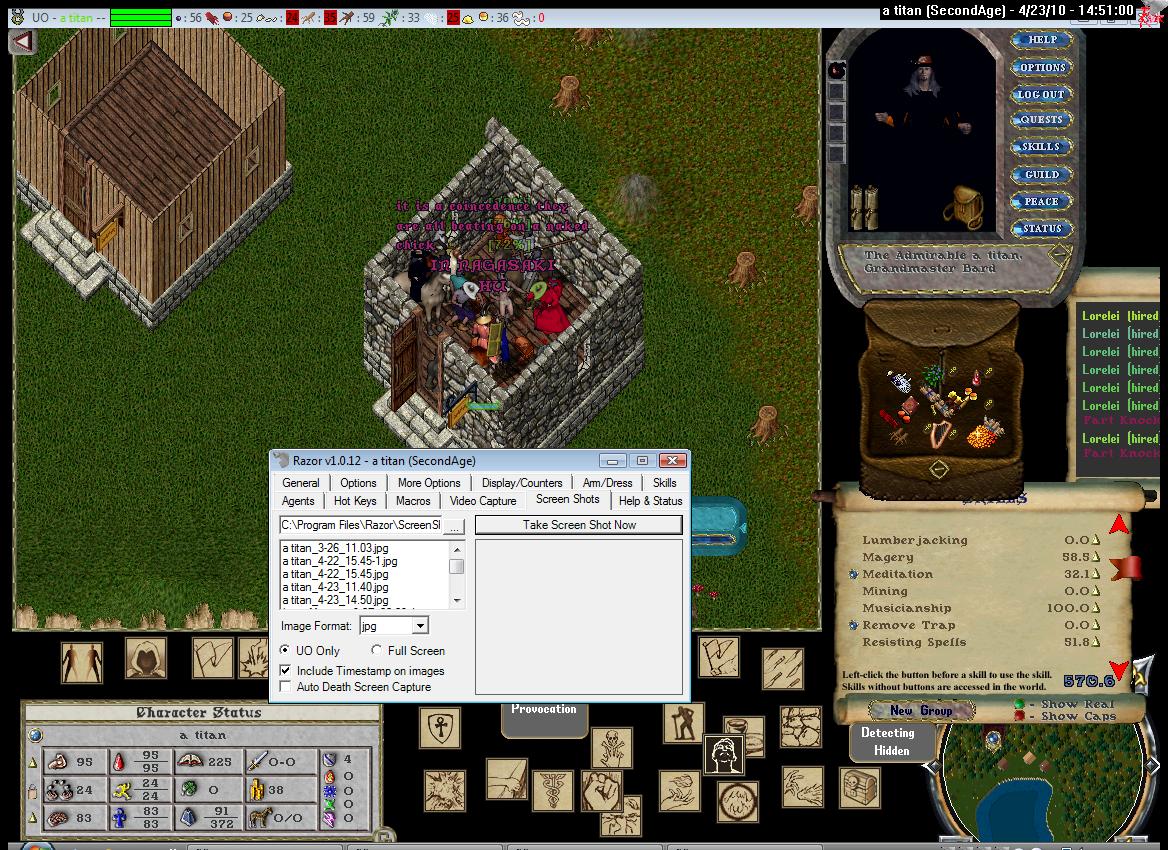Enable Auto Death Screen Capture
1168x850 pixels.
pyautogui.click(x=287, y=687)
